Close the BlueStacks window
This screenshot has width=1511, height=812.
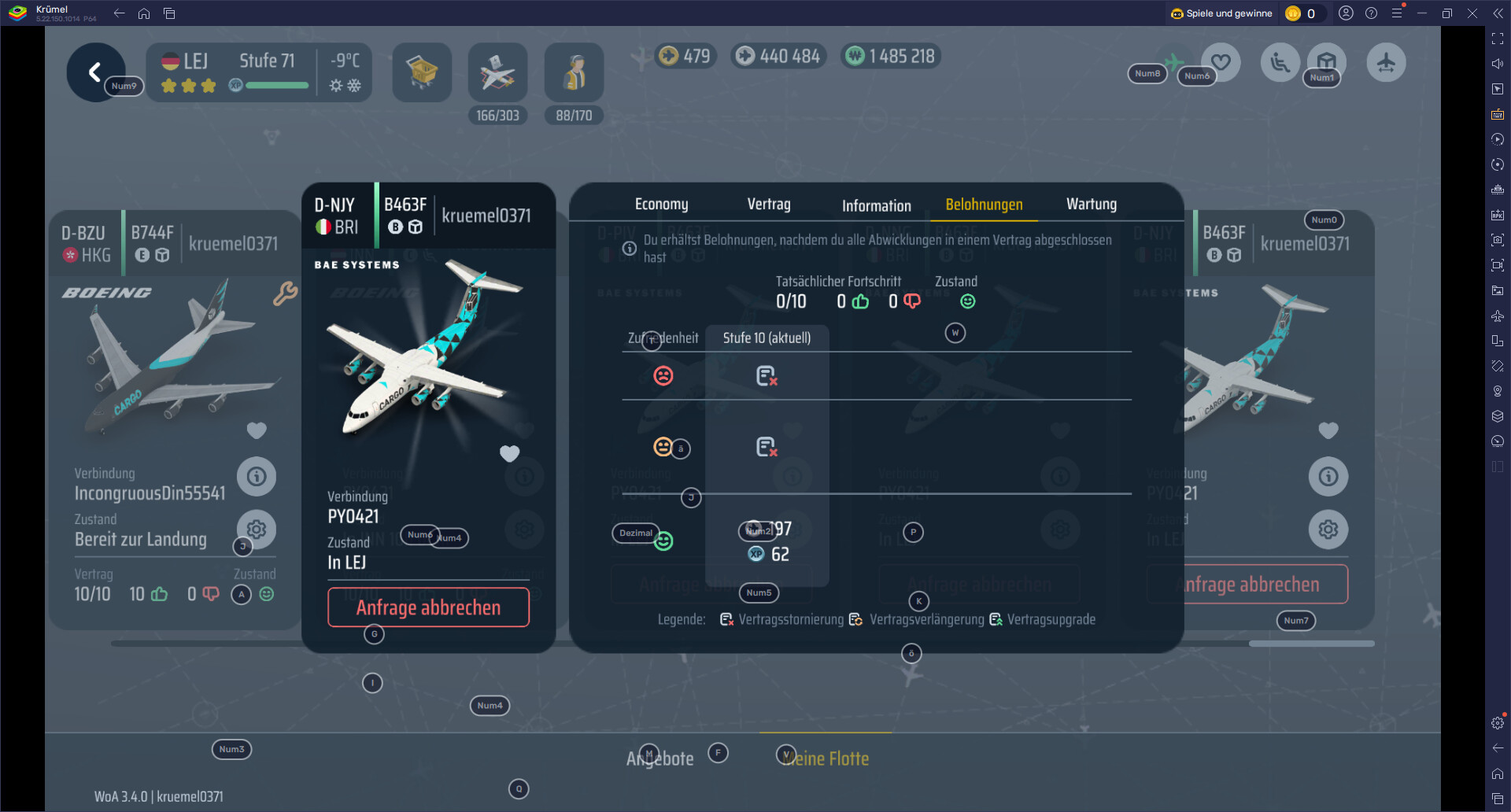1472,13
